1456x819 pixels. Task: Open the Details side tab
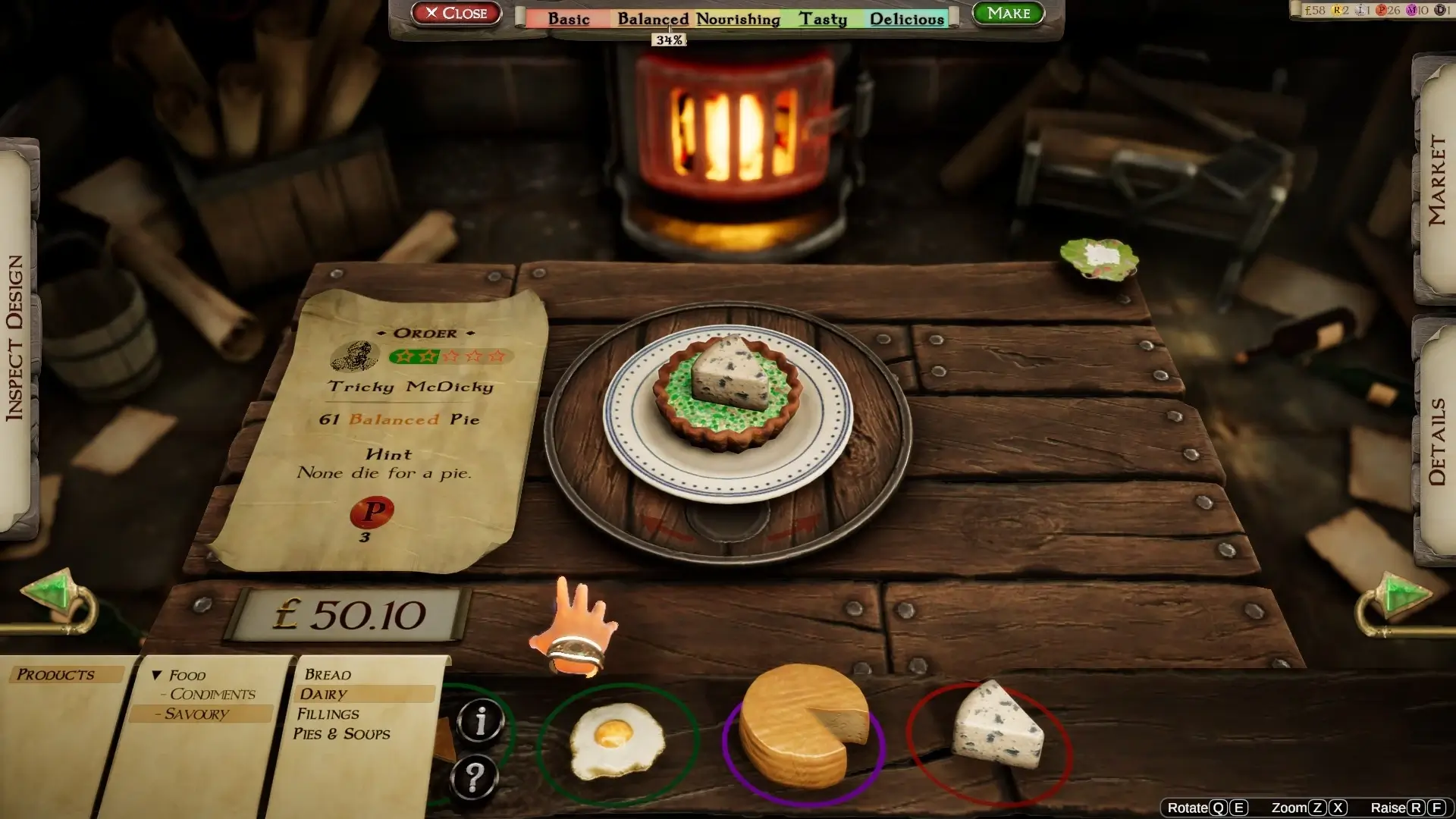(1436, 441)
